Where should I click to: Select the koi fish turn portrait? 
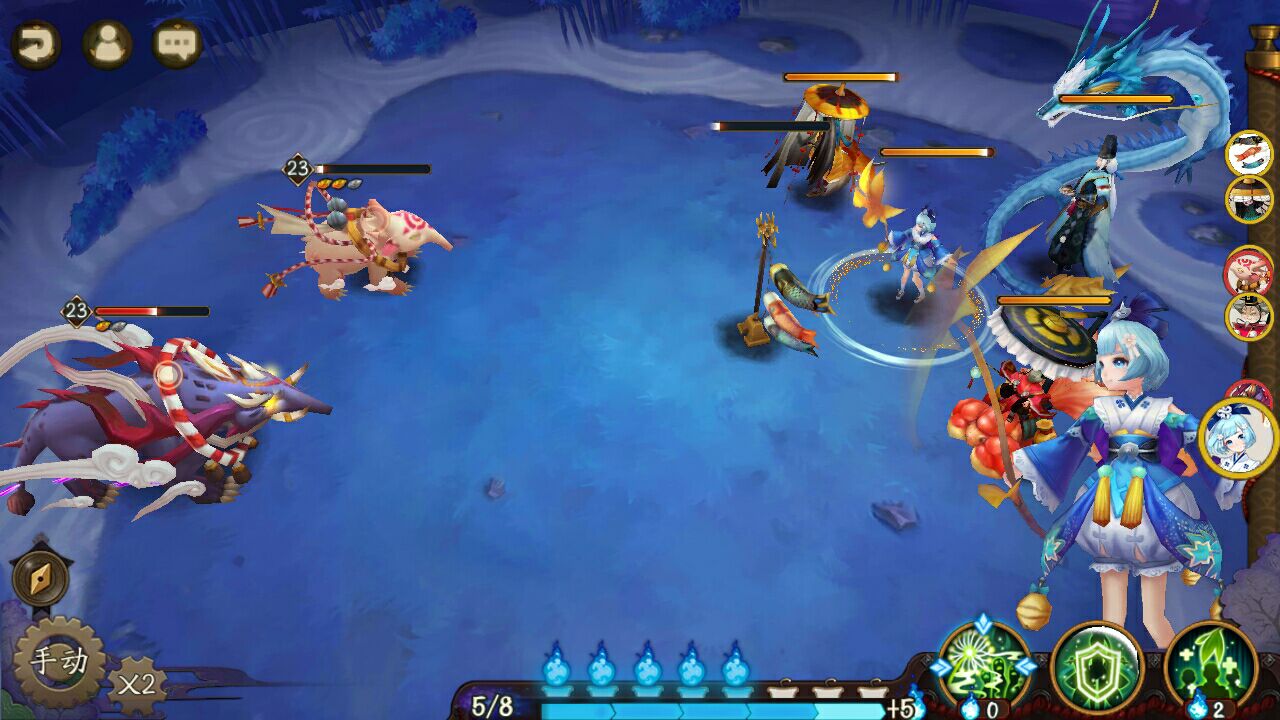tap(1248, 154)
